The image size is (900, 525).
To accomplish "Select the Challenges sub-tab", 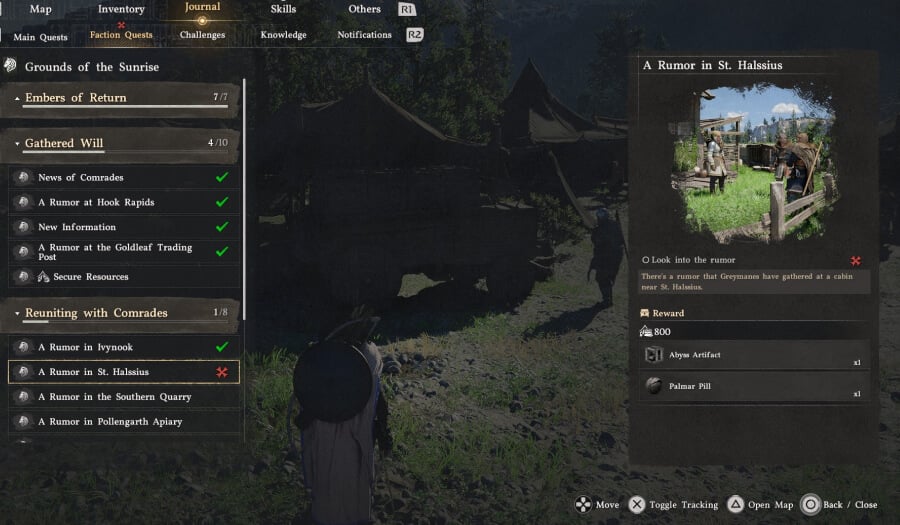I will point(202,35).
